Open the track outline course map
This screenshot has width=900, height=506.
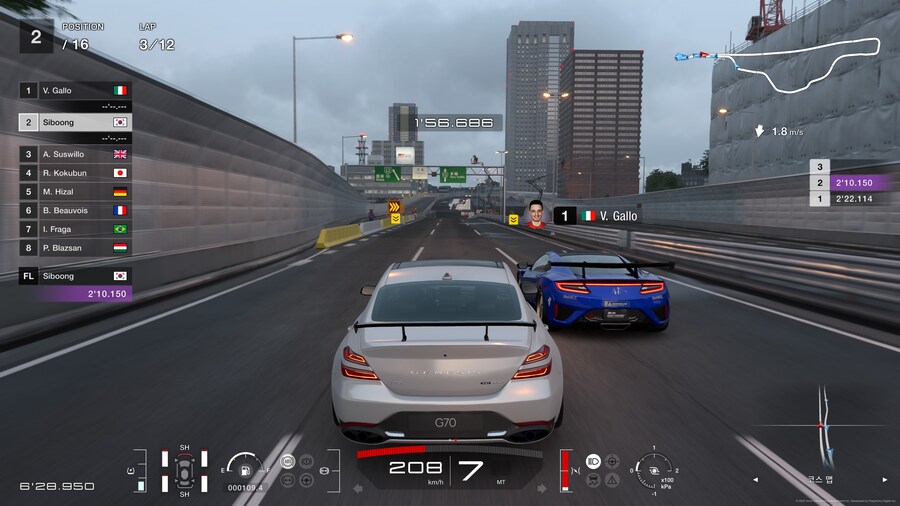coord(800,66)
